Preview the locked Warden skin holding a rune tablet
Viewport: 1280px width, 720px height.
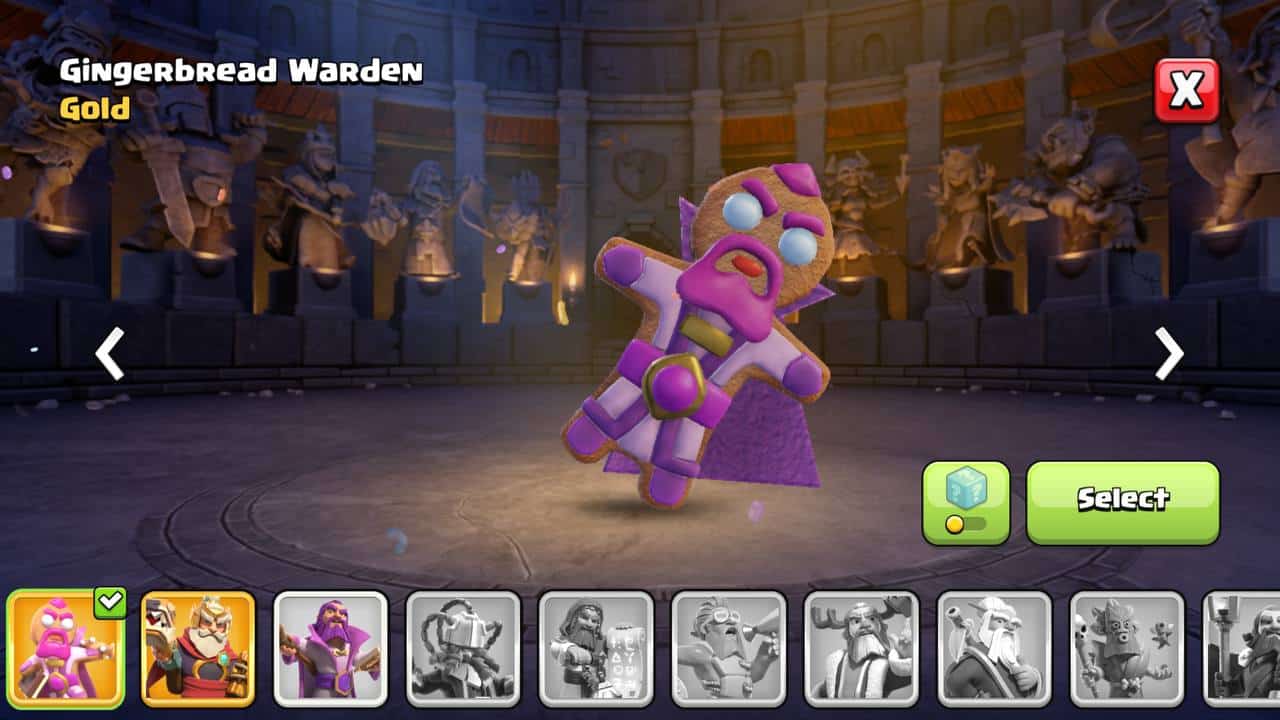click(596, 648)
